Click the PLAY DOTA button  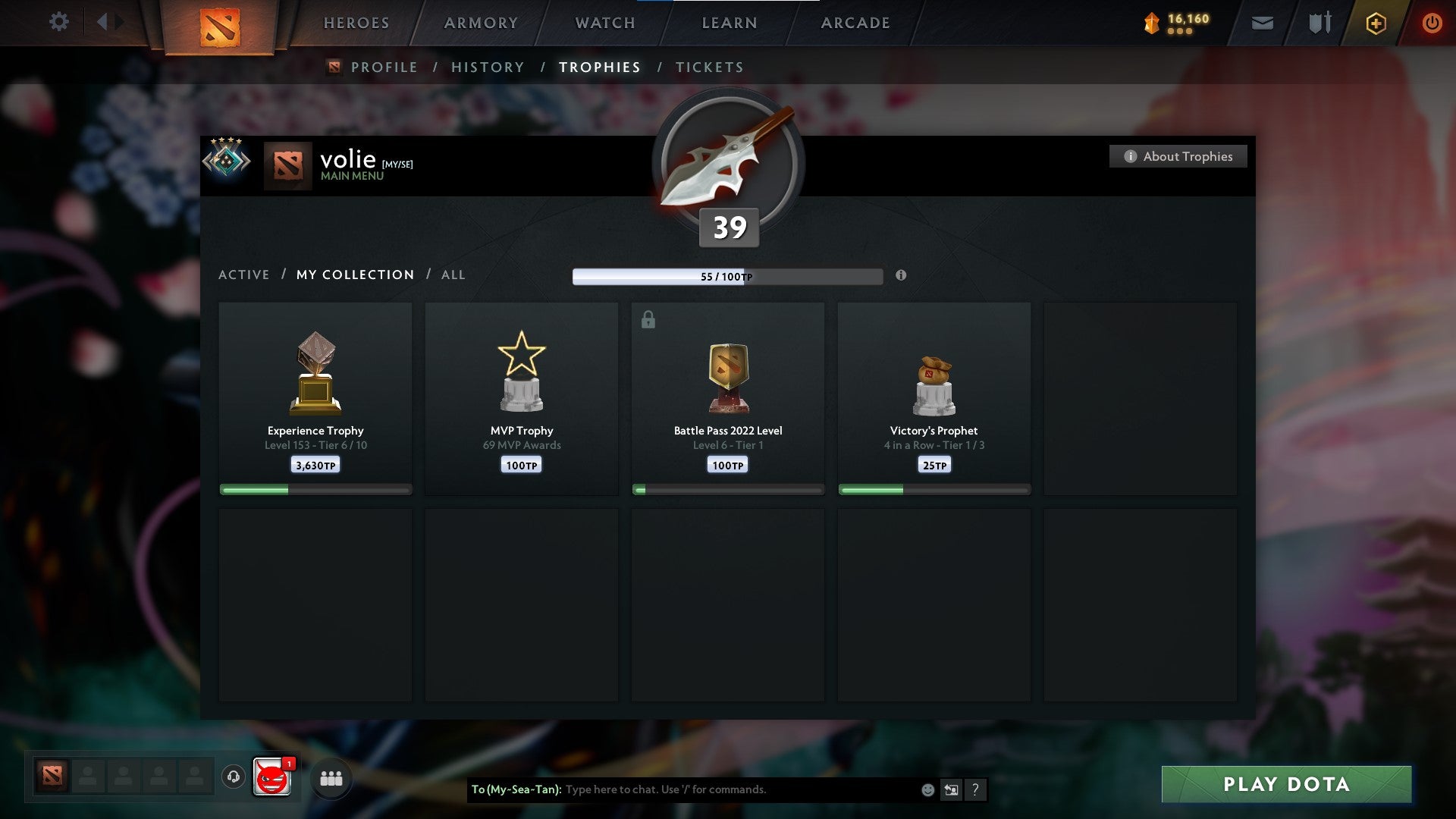click(1285, 784)
